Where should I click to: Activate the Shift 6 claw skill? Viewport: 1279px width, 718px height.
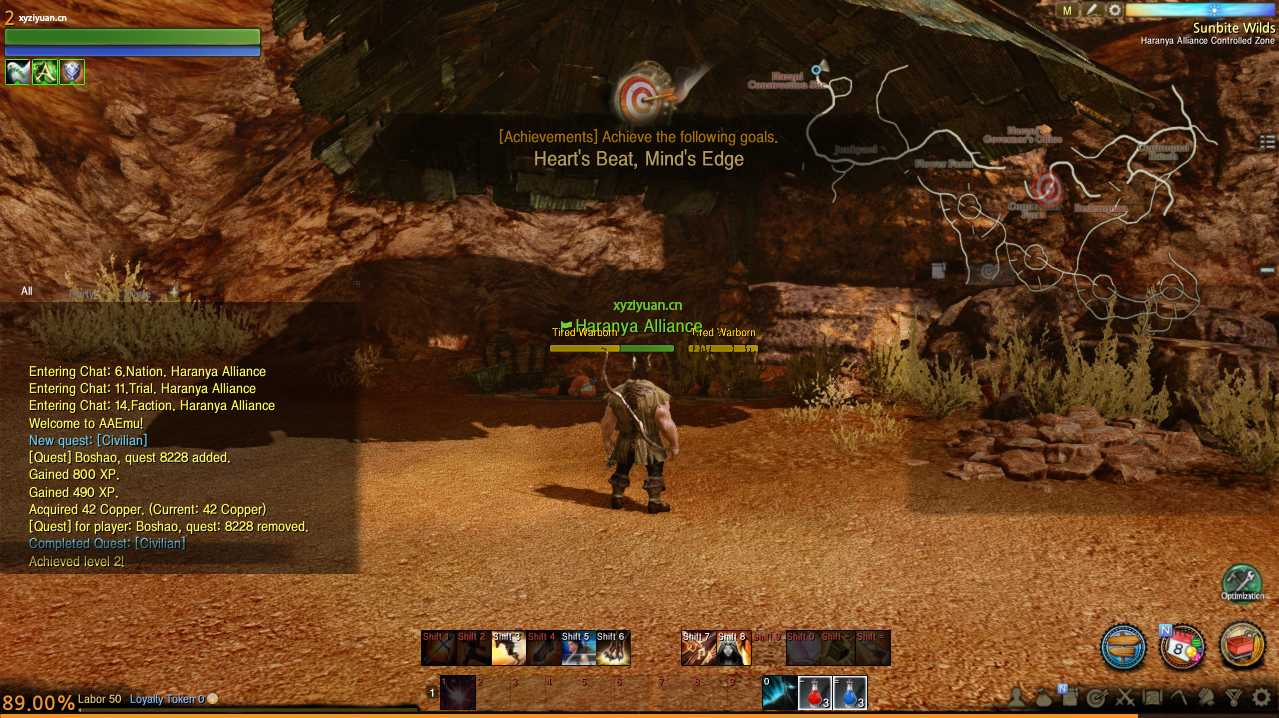point(612,648)
